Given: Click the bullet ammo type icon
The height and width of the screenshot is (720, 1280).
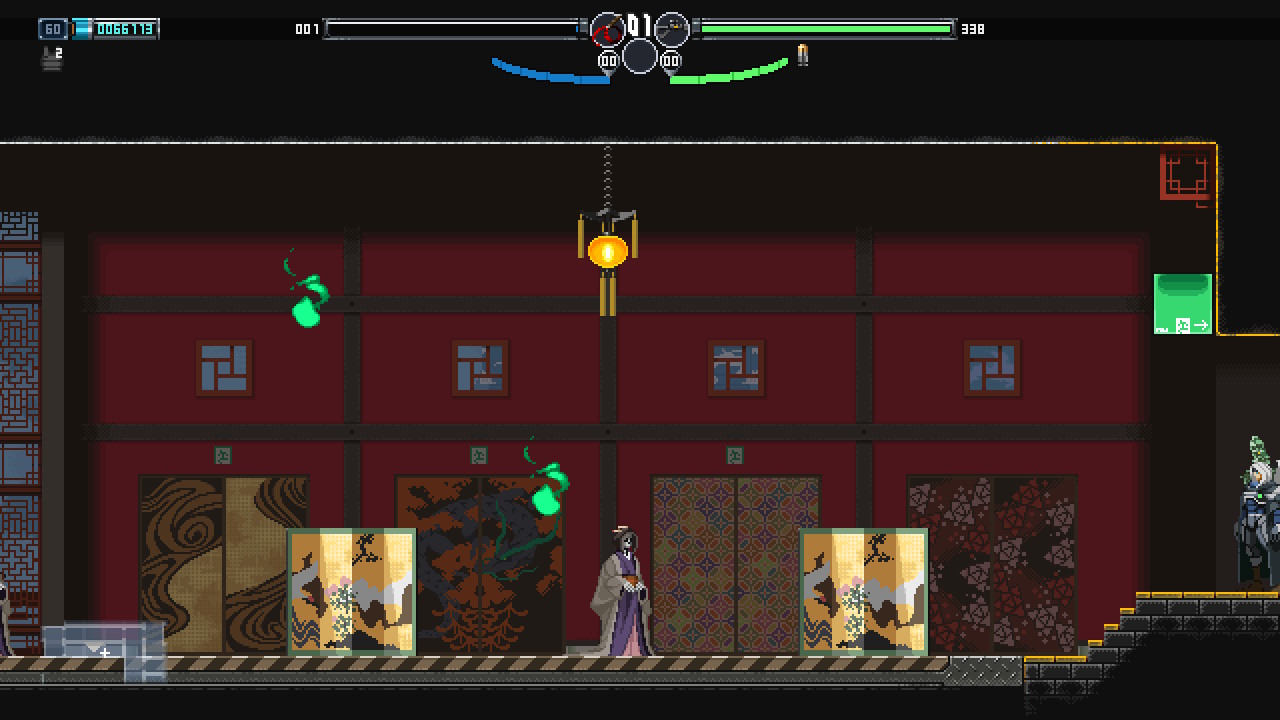Looking at the screenshot, I should (802, 55).
